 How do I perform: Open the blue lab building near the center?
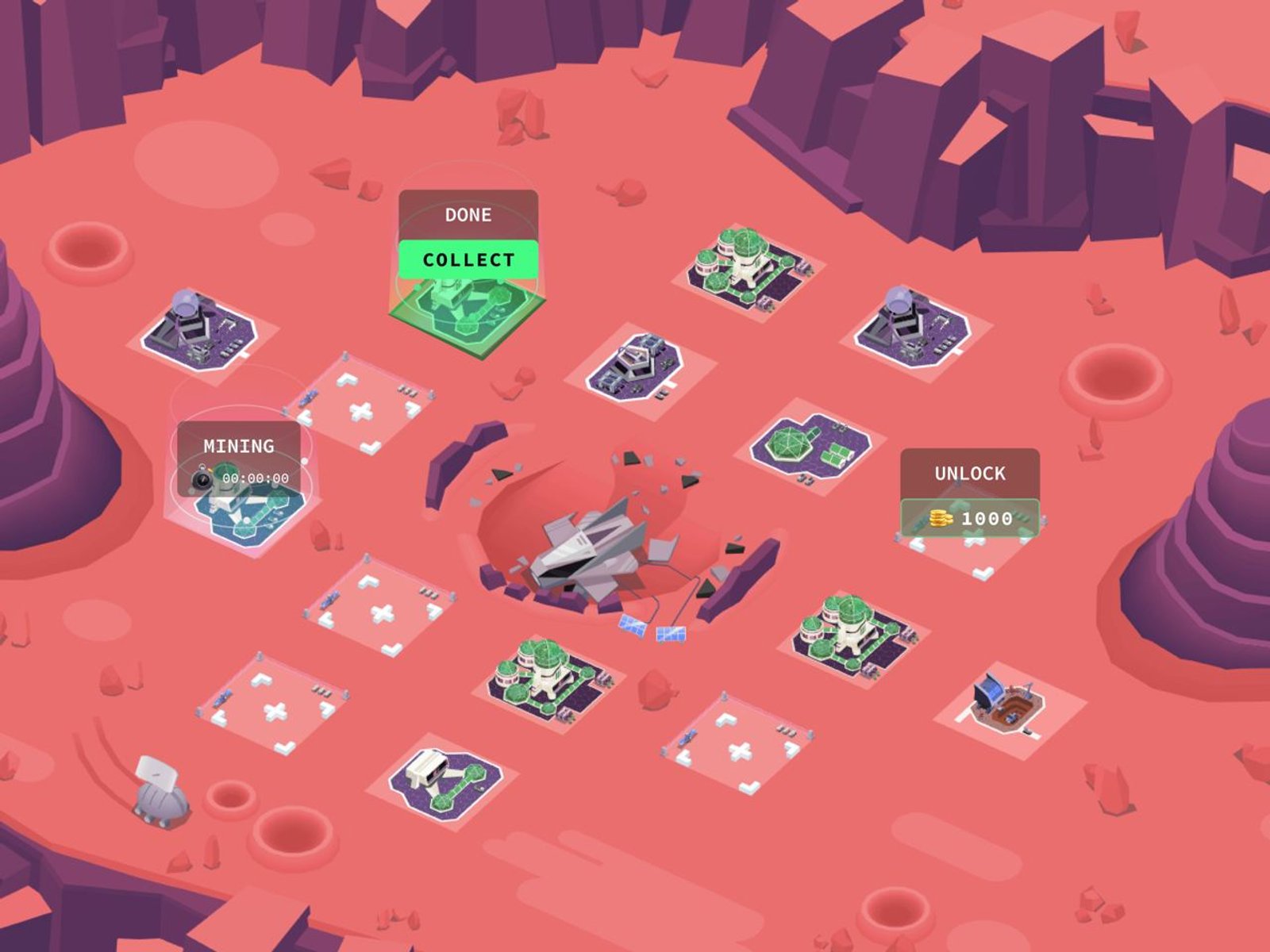click(635, 365)
